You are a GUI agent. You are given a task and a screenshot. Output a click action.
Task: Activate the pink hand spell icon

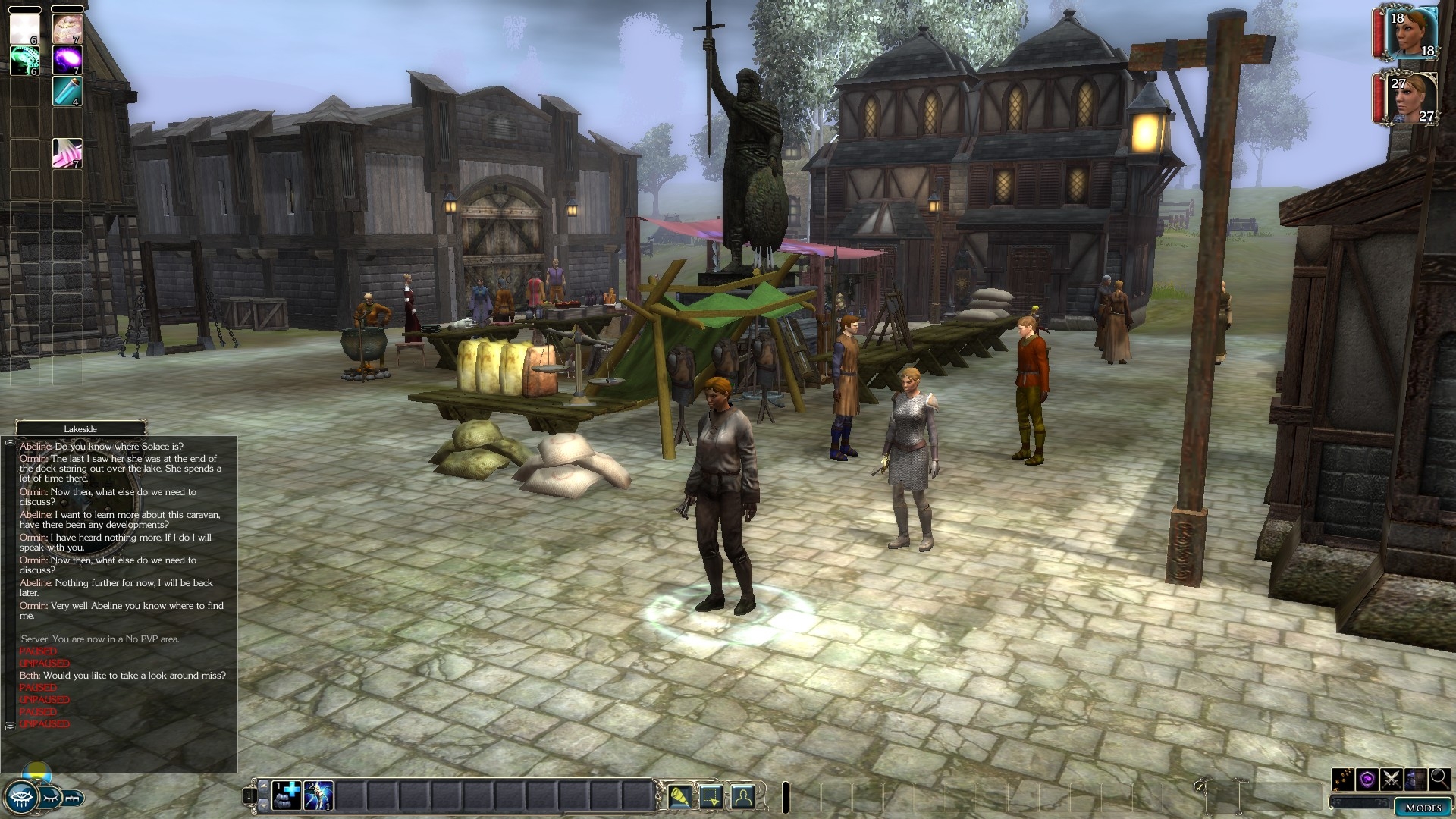click(x=67, y=153)
